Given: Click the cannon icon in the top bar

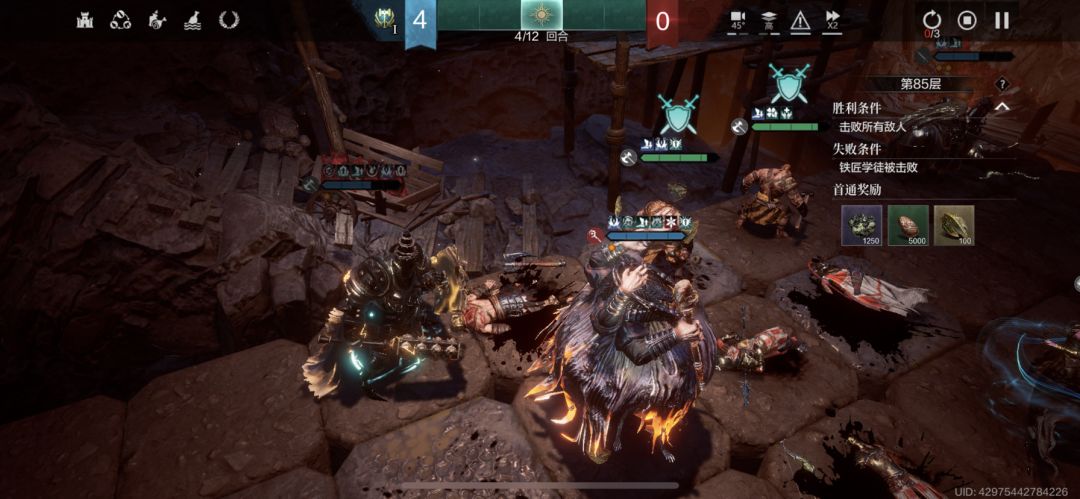Looking at the screenshot, I should (157, 19).
